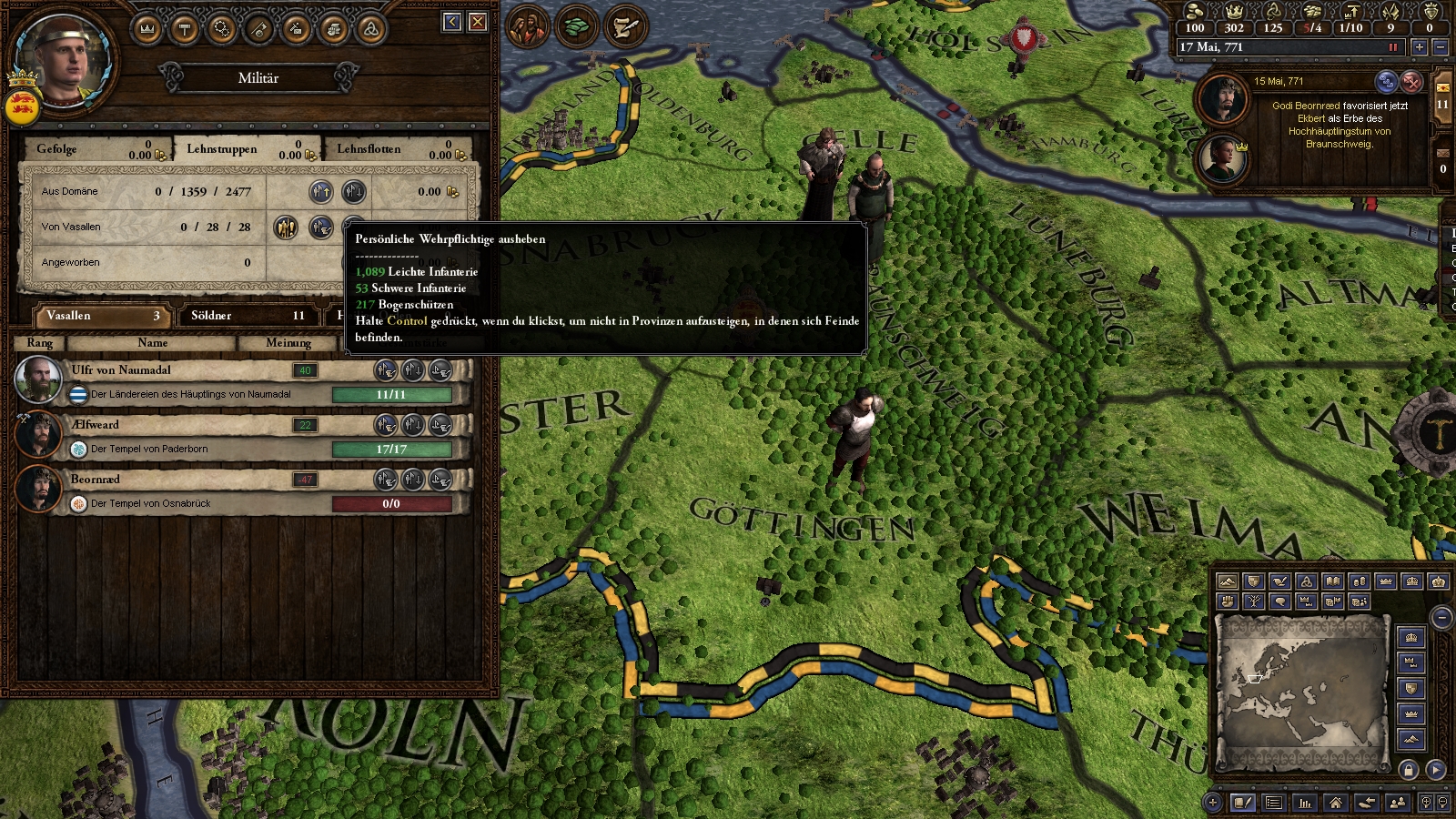The width and height of the screenshot is (1456, 819).
Task: Click Beornræd's portrait in vassal list
Action: [39, 489]
